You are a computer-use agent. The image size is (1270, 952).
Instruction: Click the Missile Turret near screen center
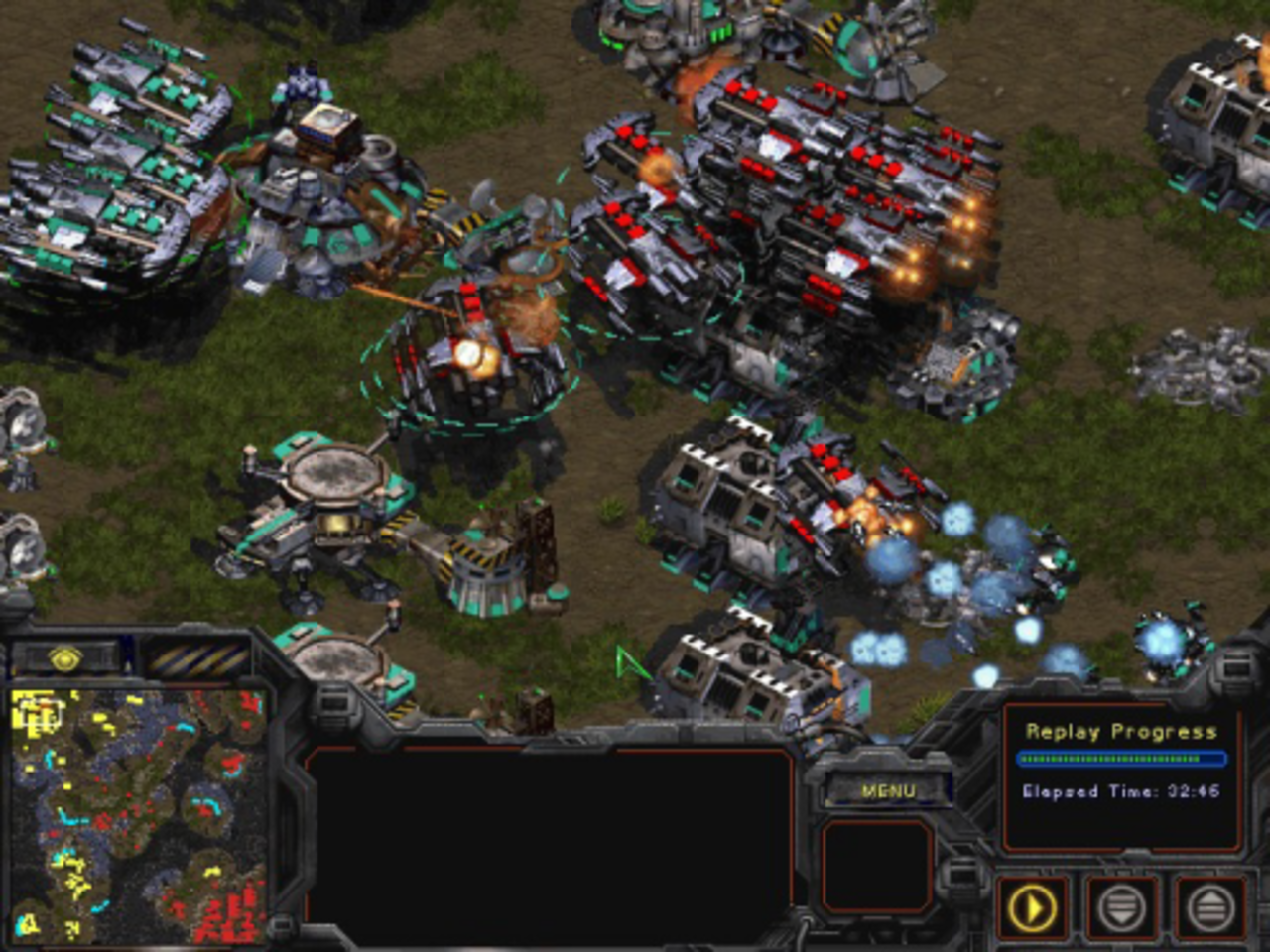pos(484,575)
